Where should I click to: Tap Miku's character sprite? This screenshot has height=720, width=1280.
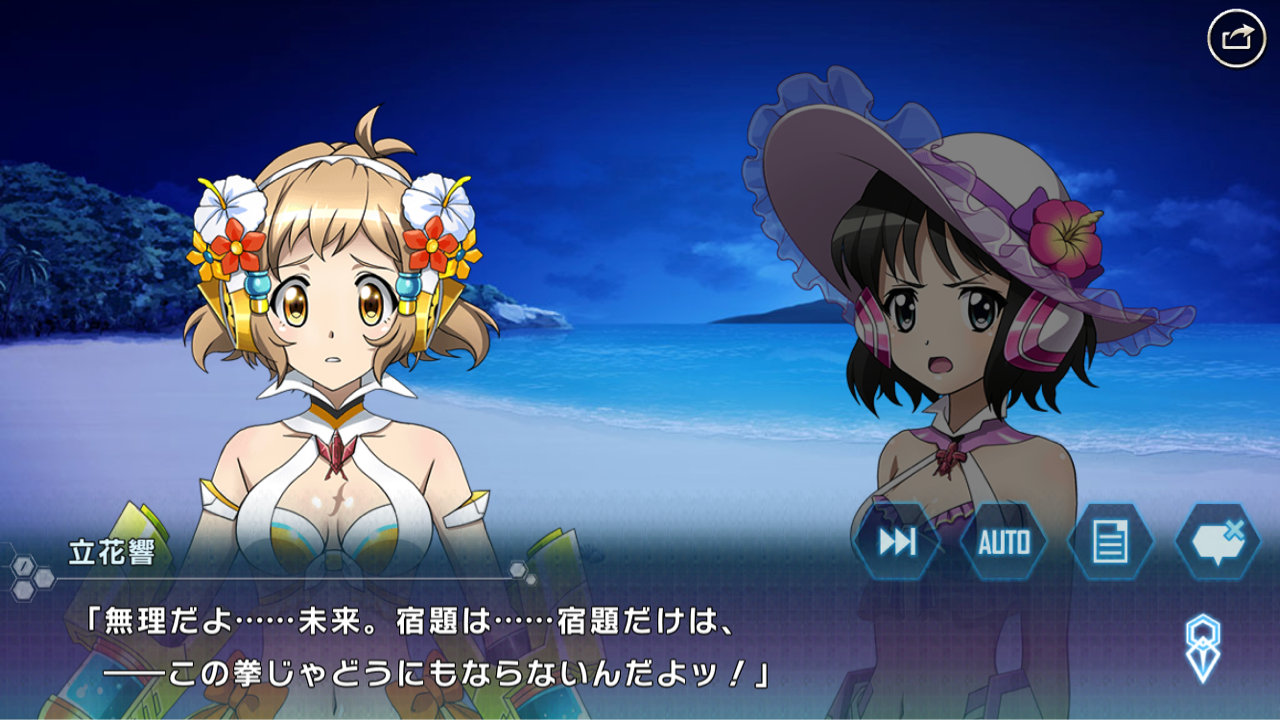click(x=950, y=350)
